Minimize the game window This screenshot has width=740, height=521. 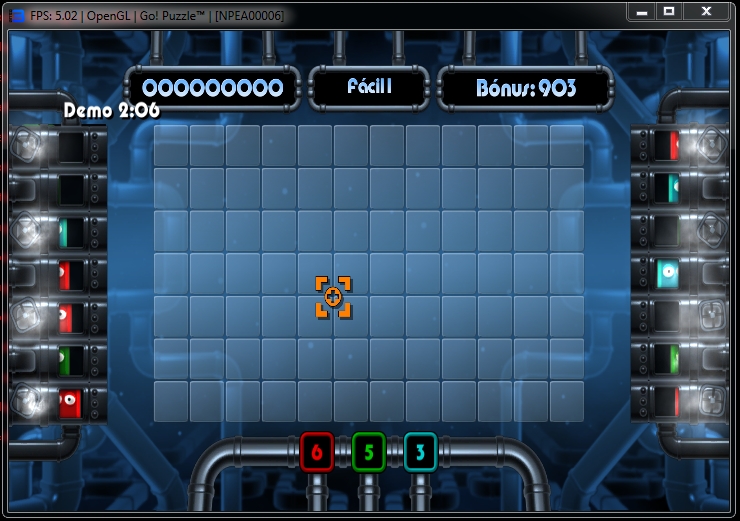642,11
